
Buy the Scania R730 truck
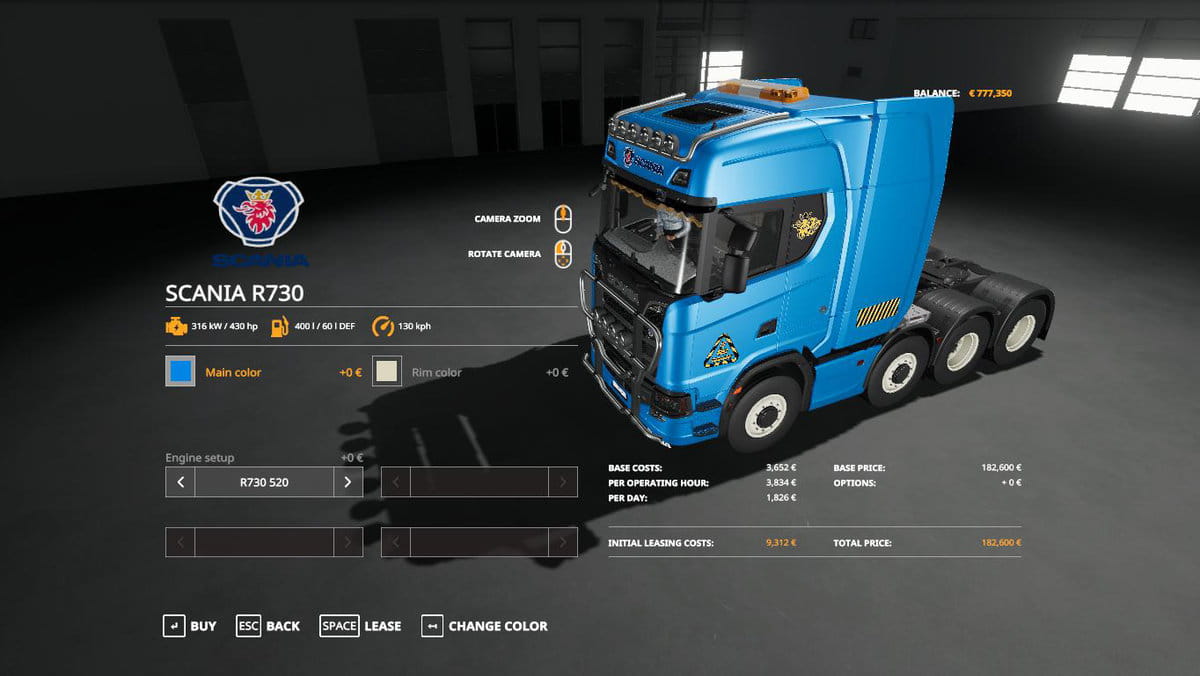(190, 626)
